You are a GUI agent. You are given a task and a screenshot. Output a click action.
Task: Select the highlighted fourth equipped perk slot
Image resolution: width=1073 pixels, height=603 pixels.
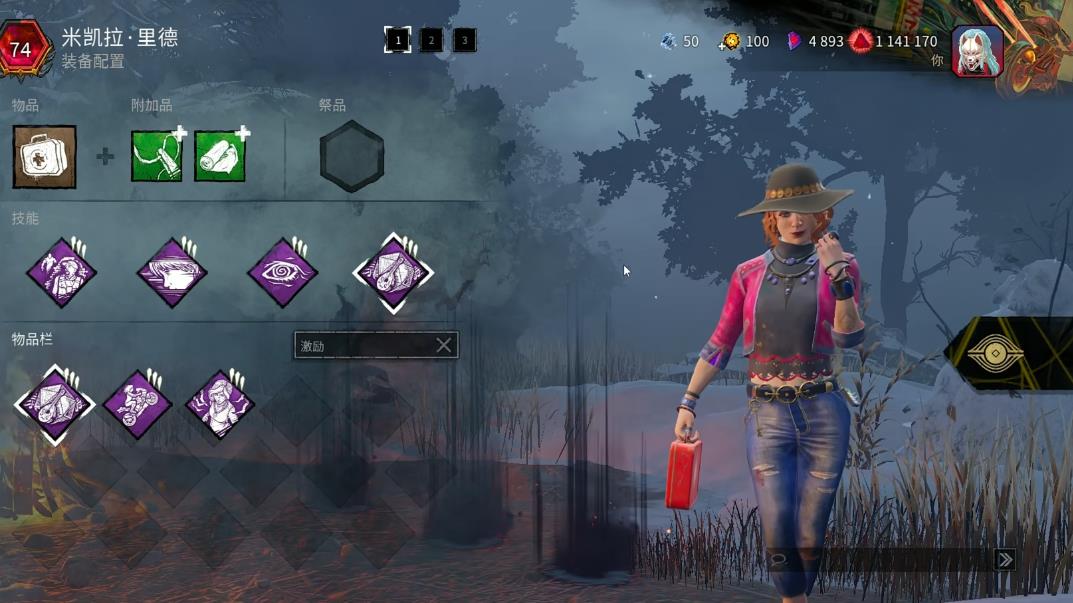[x=393, y=272]
